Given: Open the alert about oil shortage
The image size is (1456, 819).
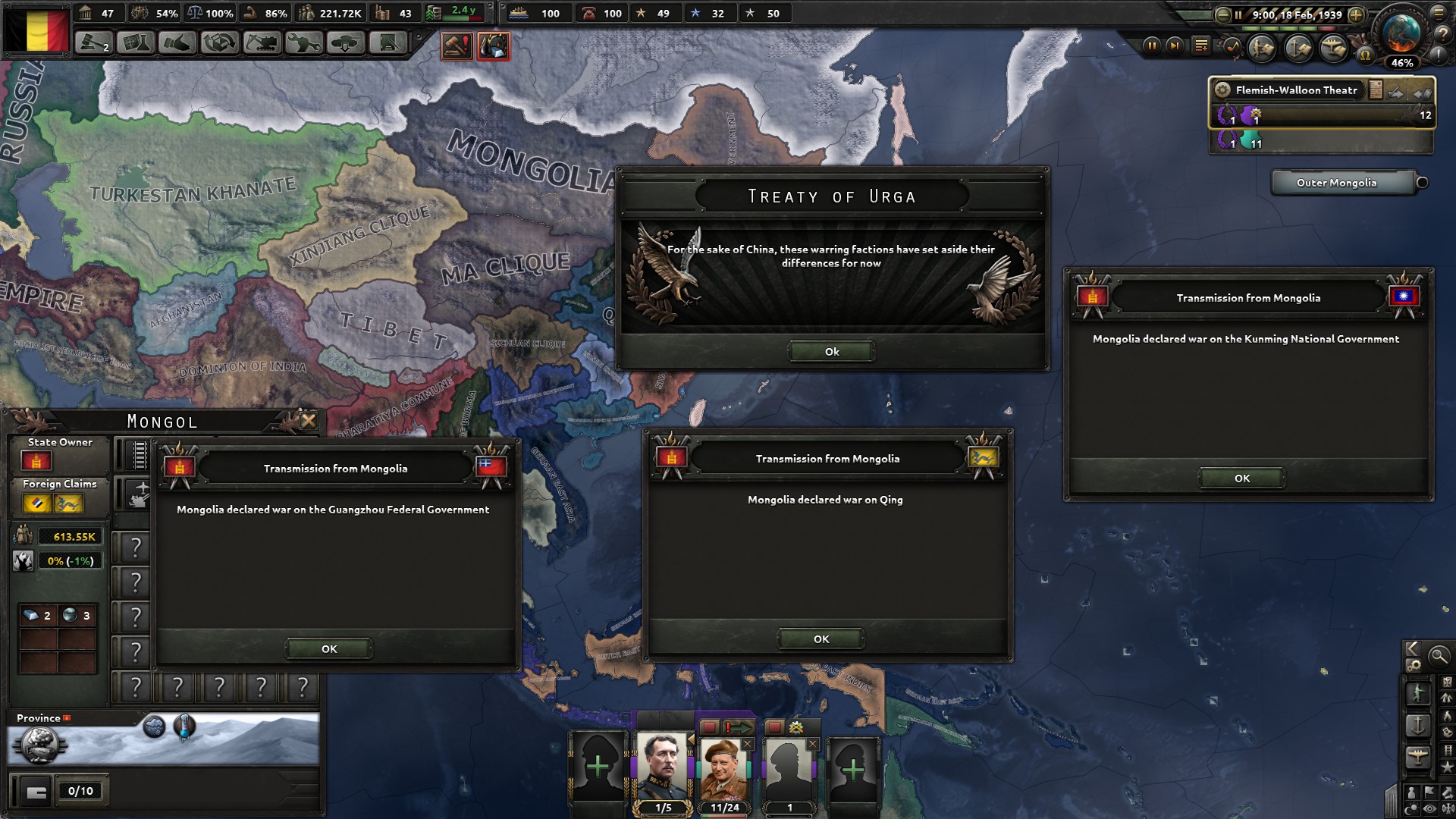Looking at the screenshot, I should click(494, 46).
